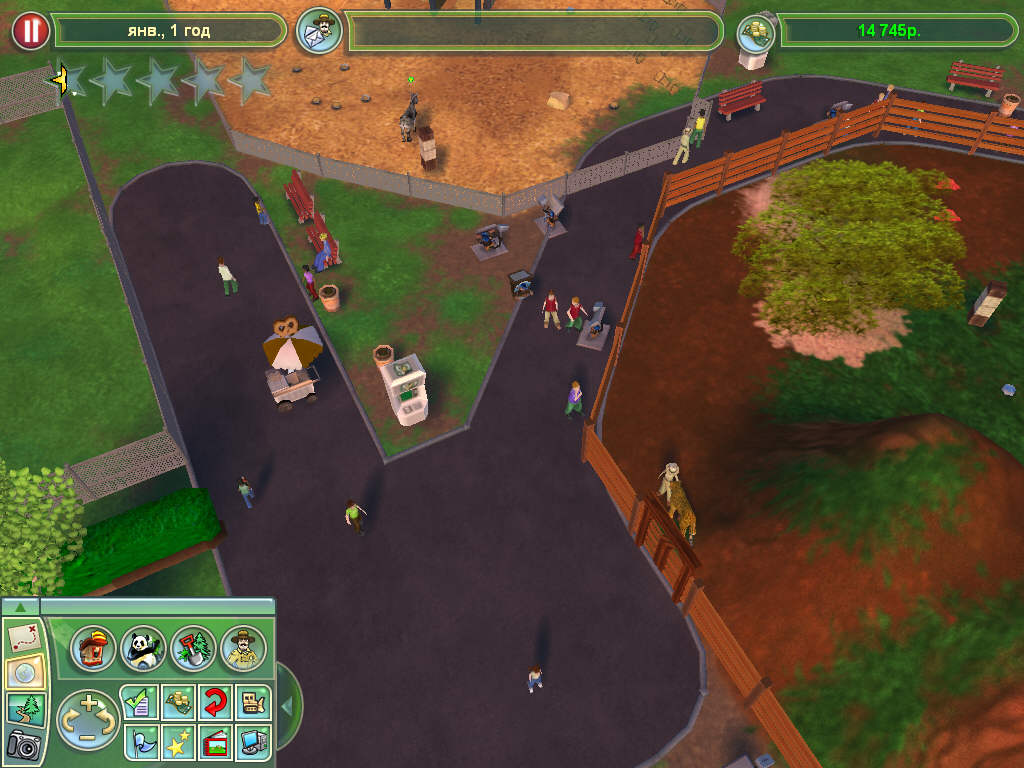
Task: Open the zookeeper message mail icon
Action: (319, 31)
